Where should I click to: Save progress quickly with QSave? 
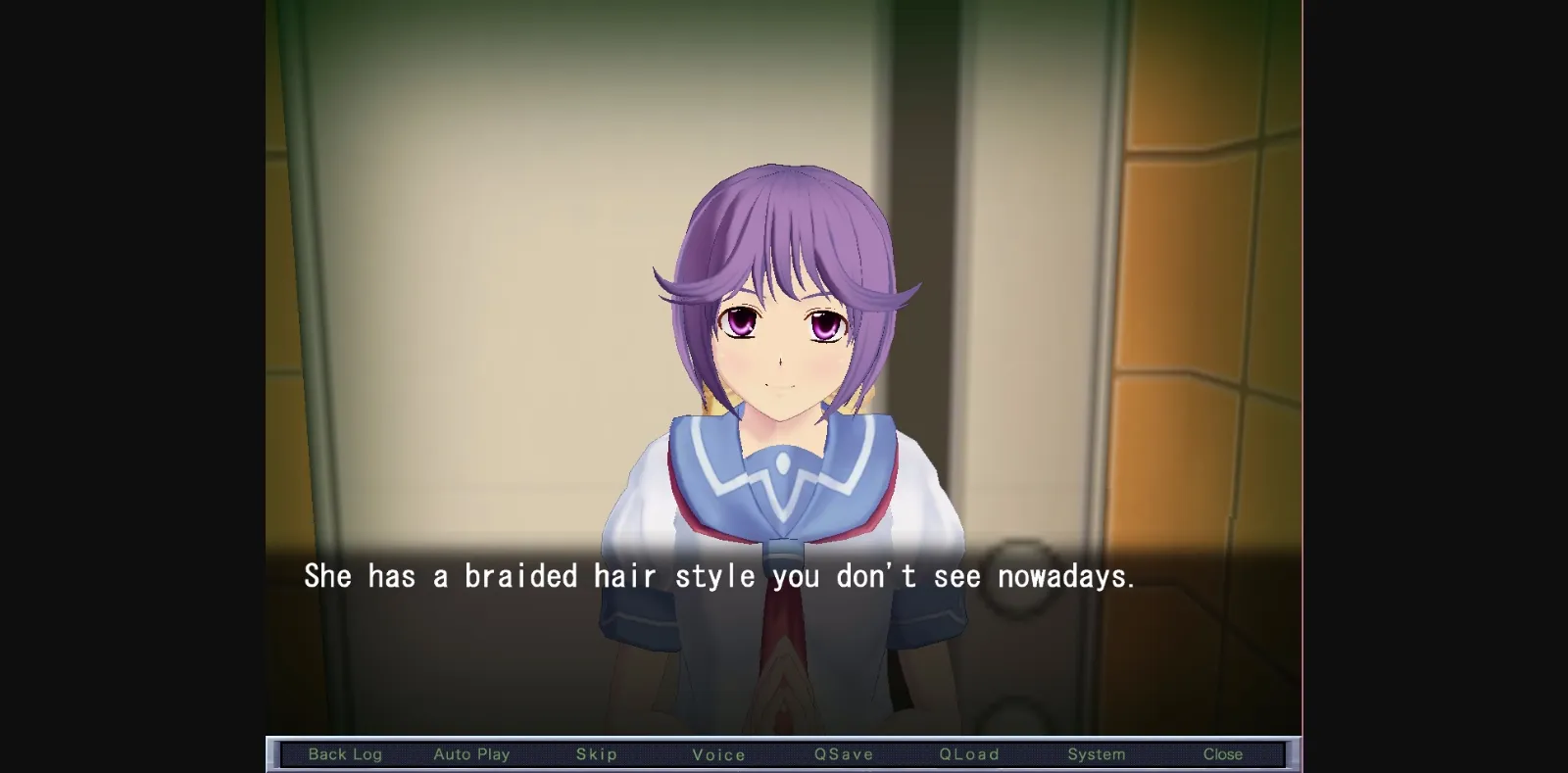click(844, 753)
